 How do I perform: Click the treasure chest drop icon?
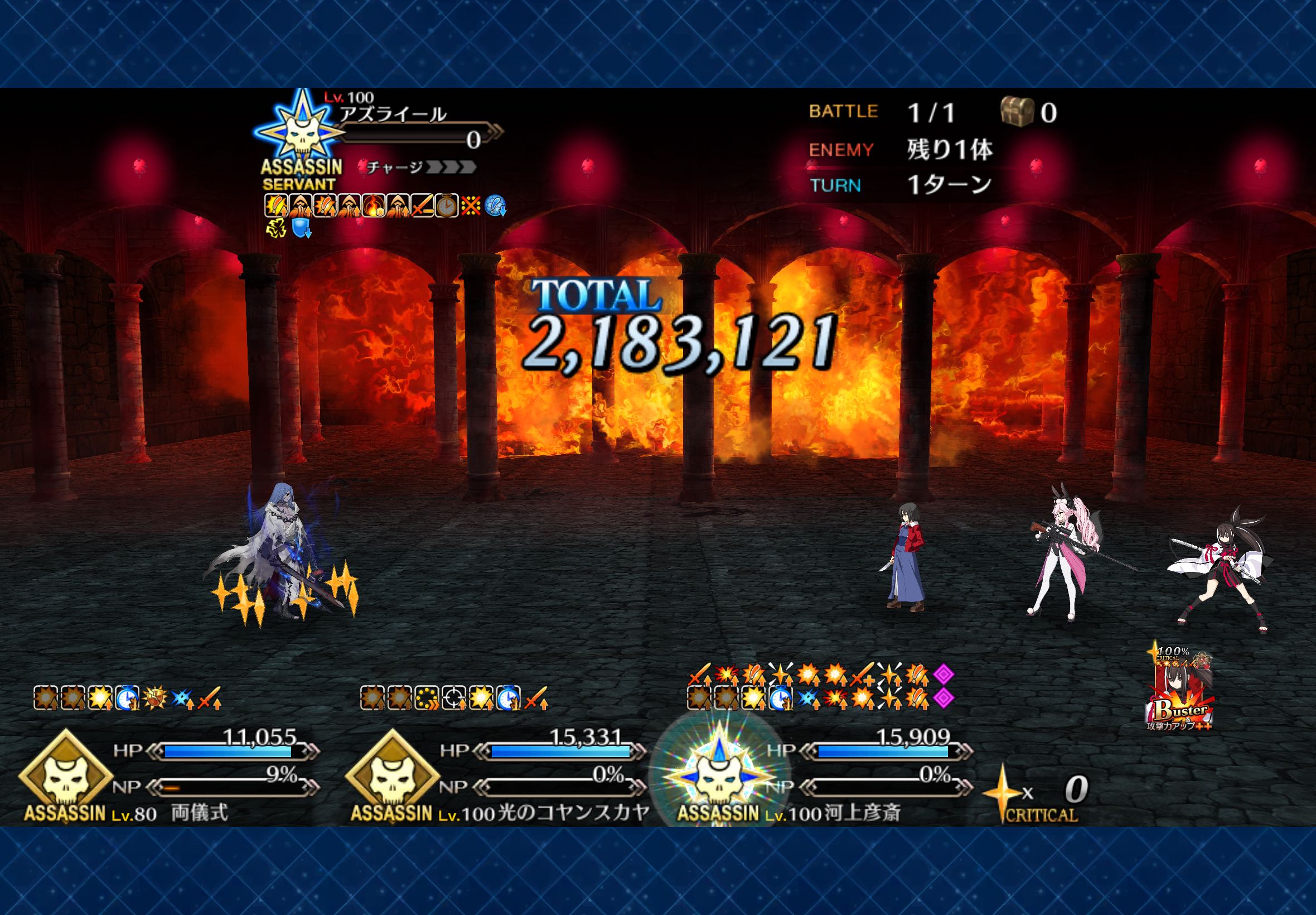(1017, 112)
